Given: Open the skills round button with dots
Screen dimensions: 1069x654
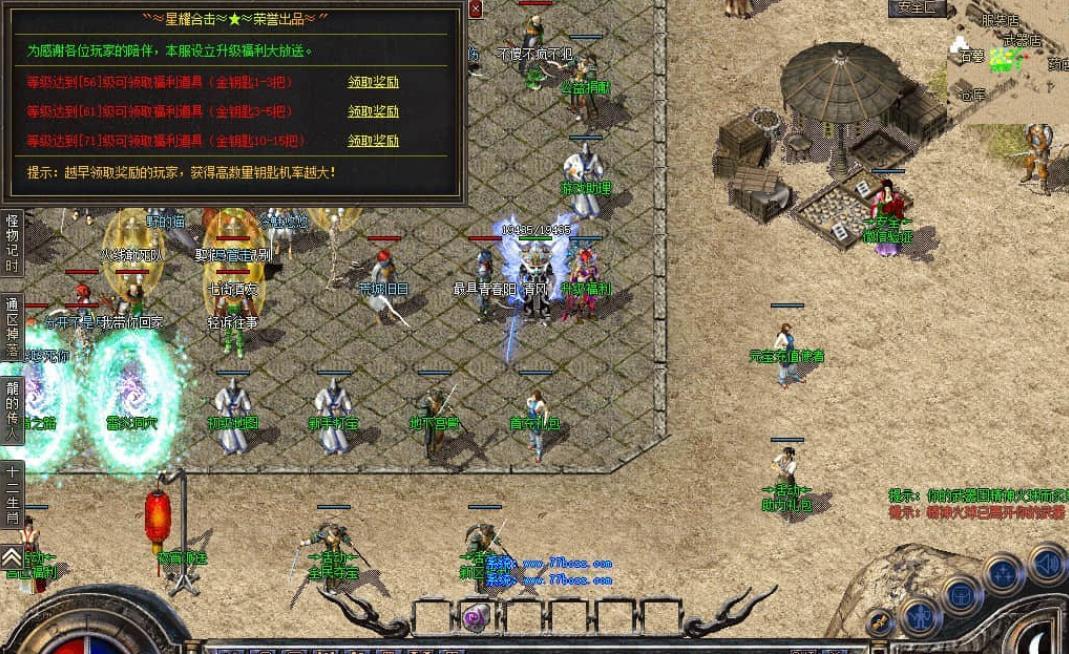Looking at the screenshot, I should [1003, 574].
